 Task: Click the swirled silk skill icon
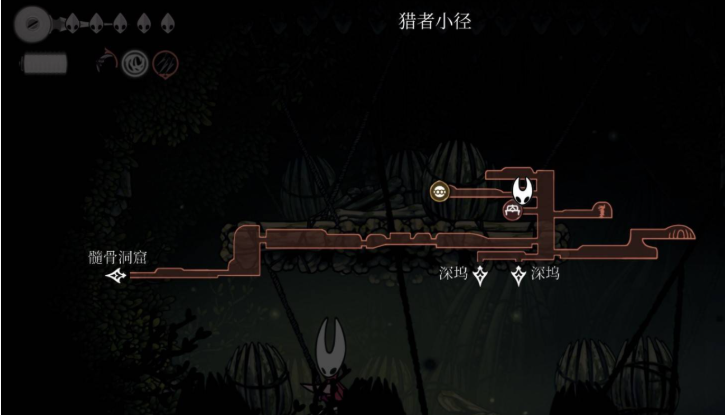point(135,65)
